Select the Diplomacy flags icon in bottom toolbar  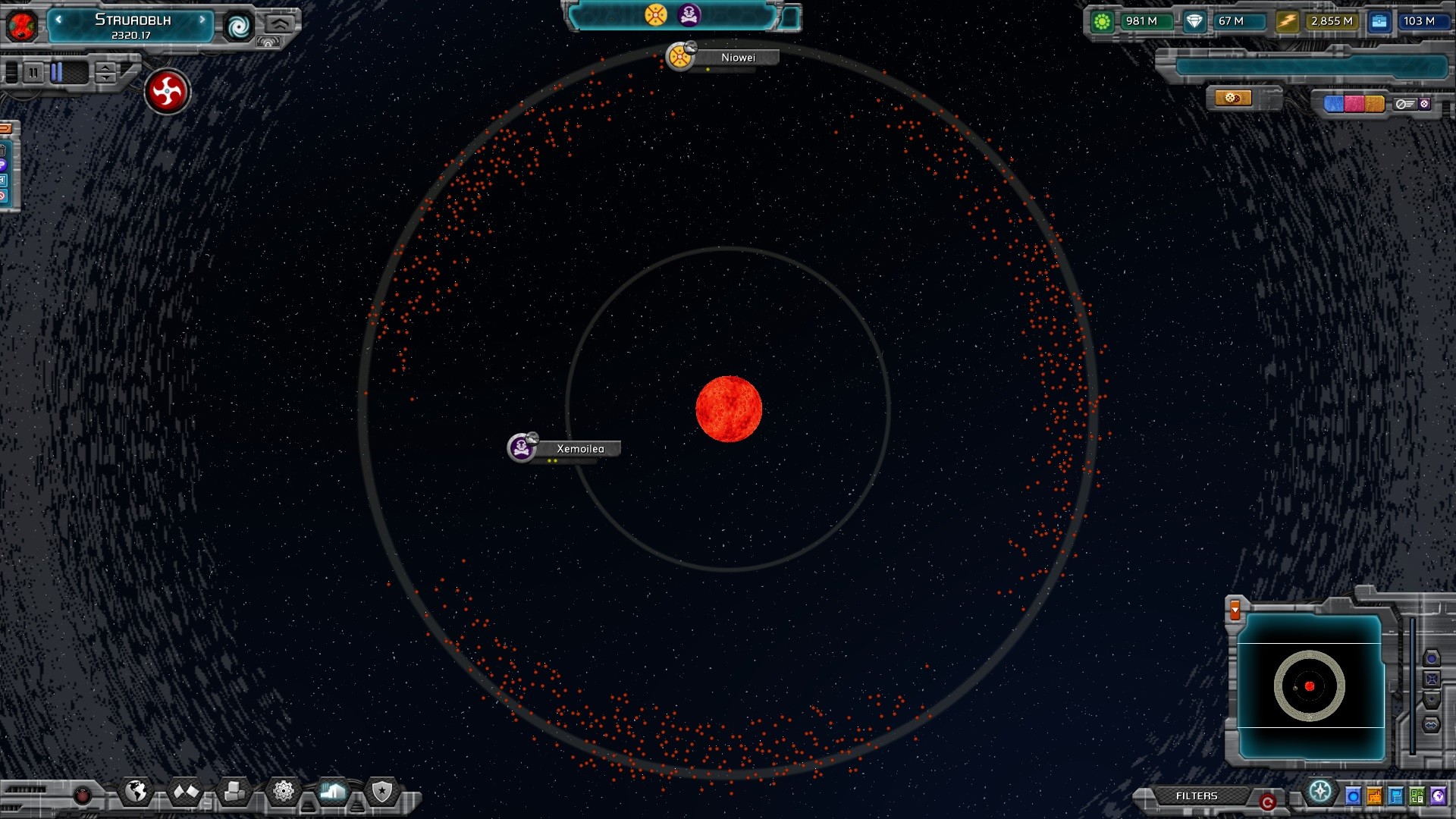tap(185, 791)
